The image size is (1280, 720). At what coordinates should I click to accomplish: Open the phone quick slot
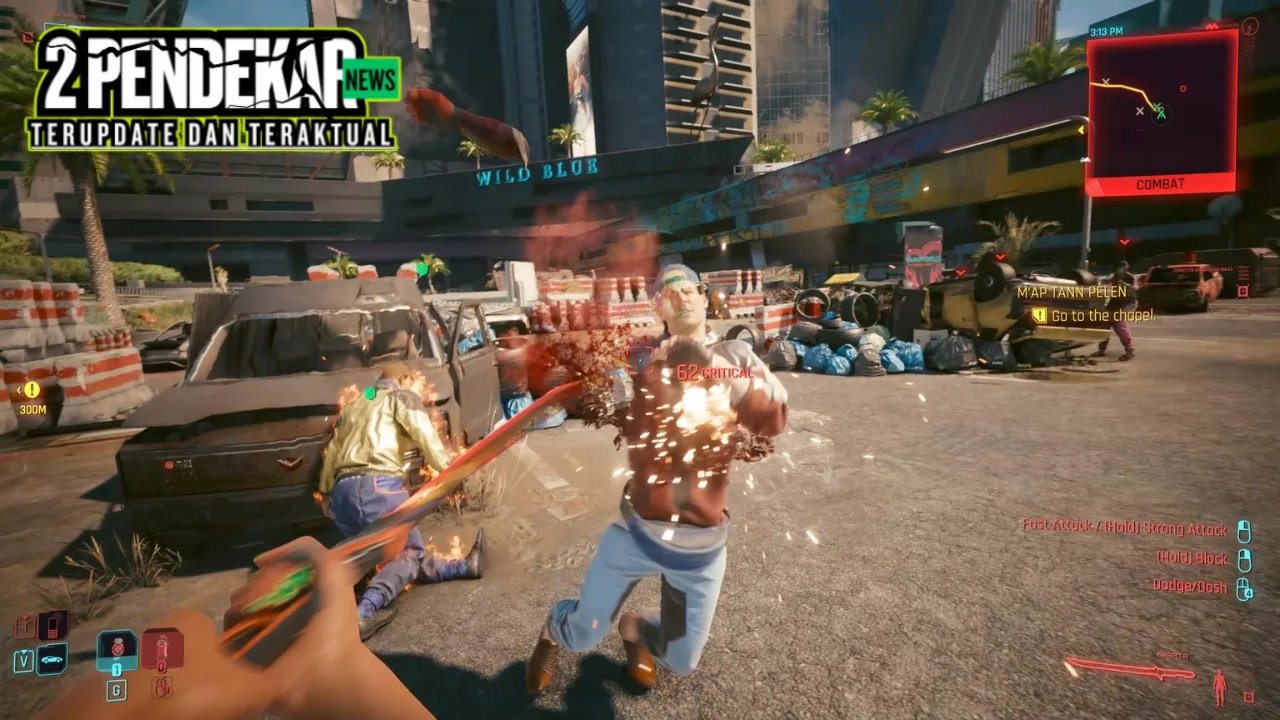[x=53, y=625]
